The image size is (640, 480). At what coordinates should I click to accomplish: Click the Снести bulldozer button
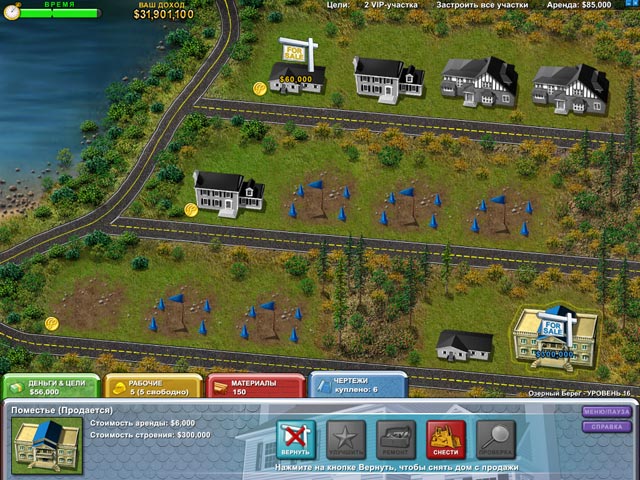446,440
